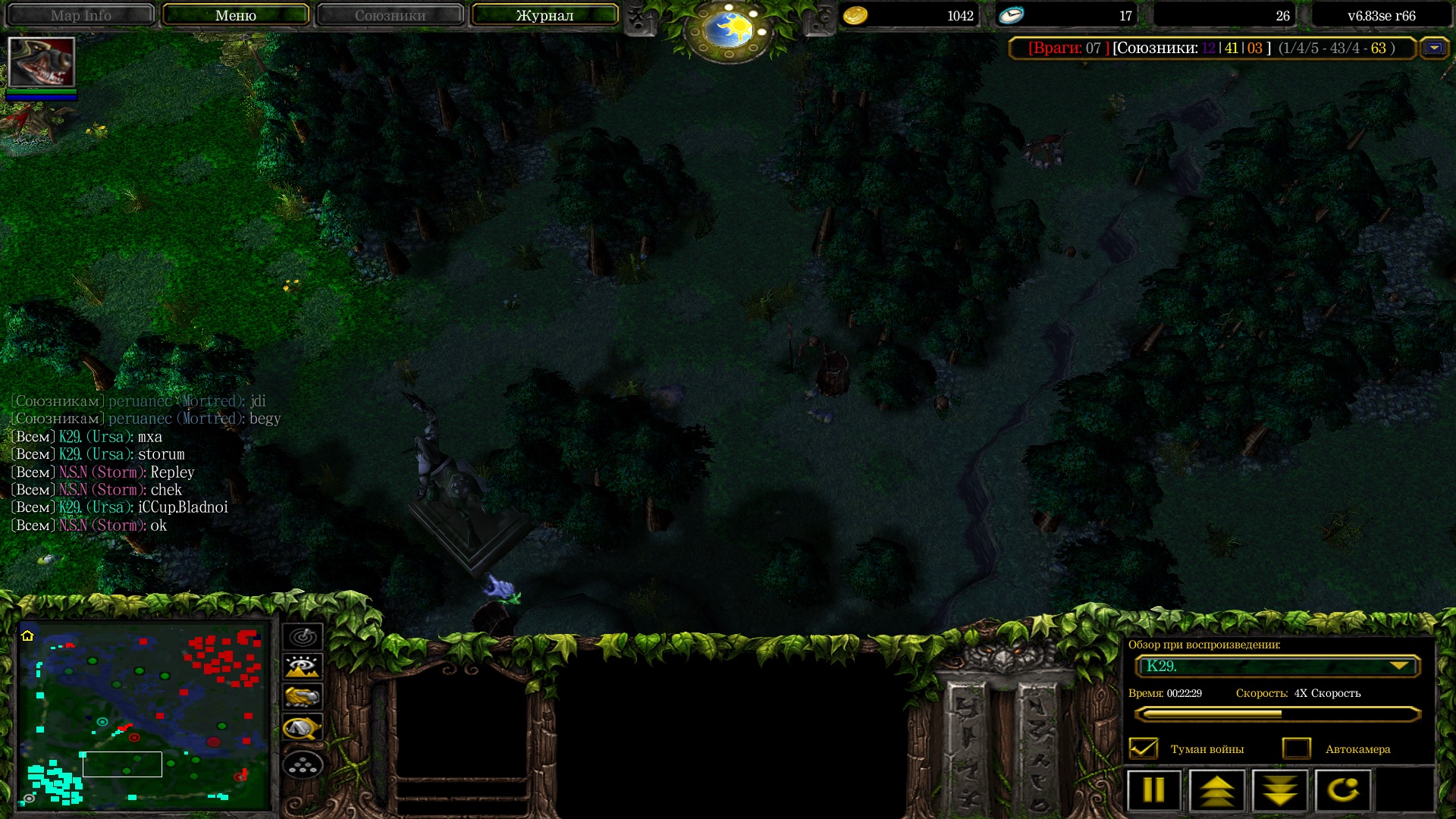Toggle minimap ally color mode button
Image resolution: width=1456 pixels, height=819 pixels.
303,697
